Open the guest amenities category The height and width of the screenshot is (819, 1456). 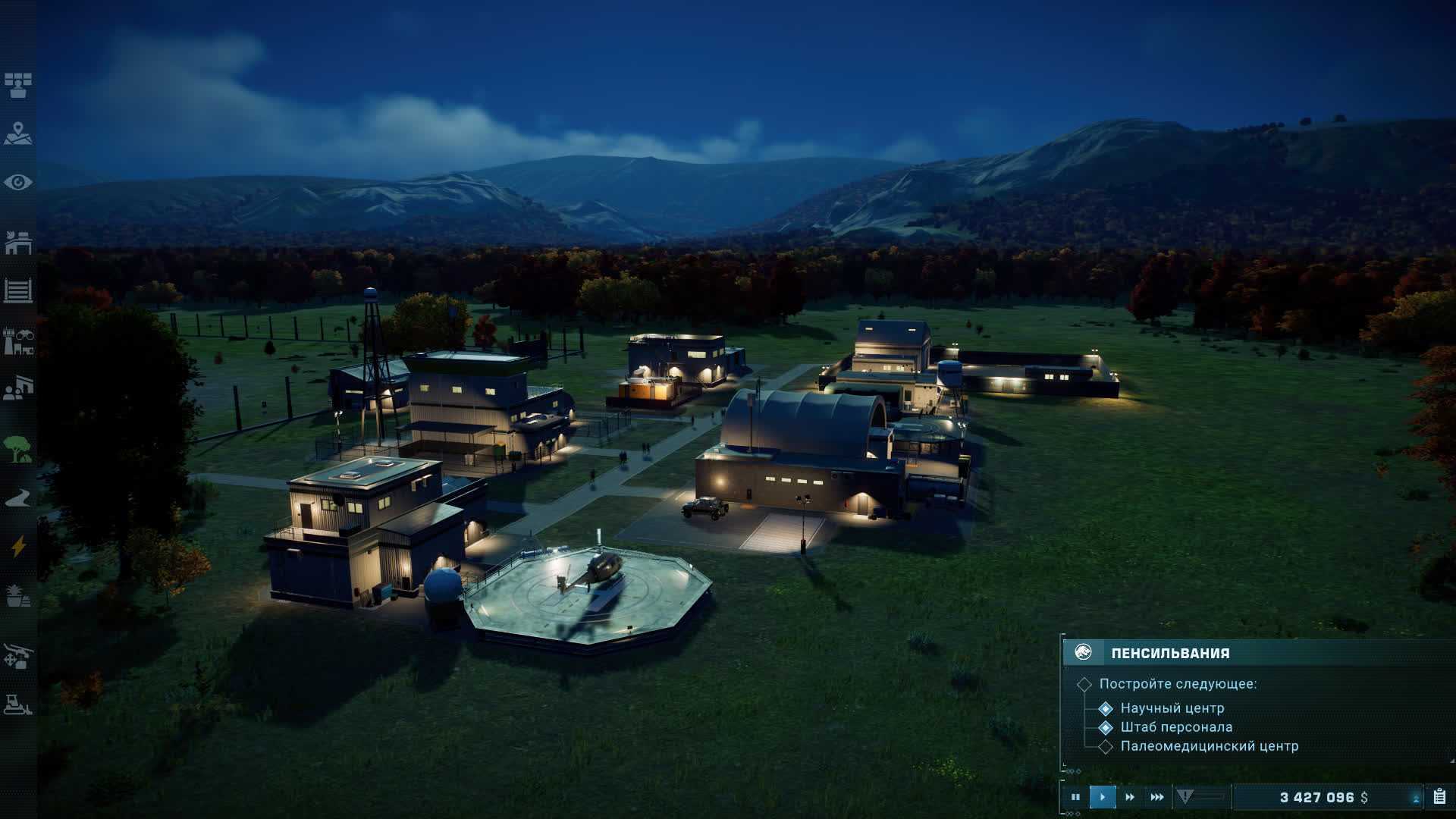tap(18, 388)
